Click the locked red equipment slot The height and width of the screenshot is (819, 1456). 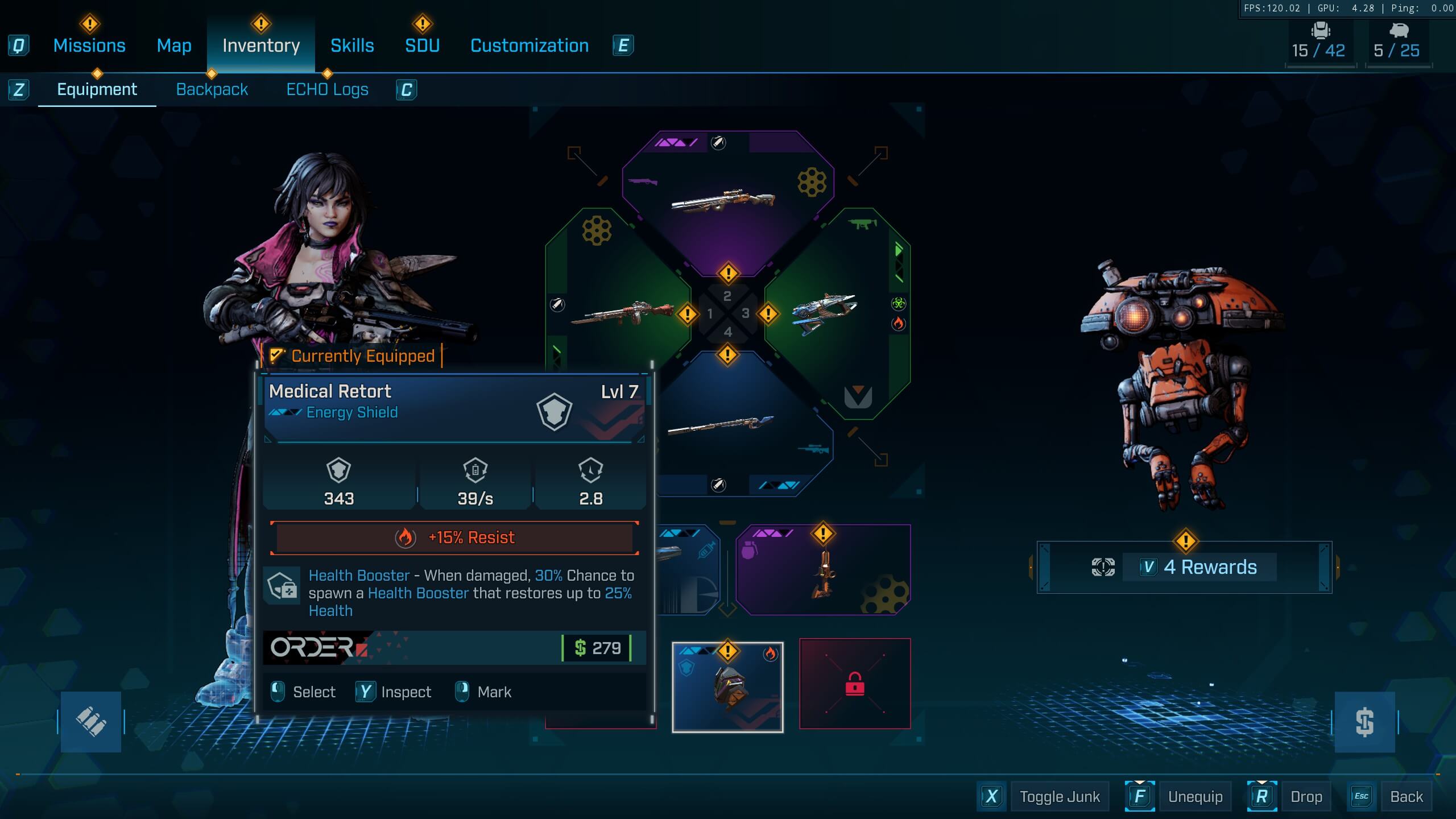854,684
